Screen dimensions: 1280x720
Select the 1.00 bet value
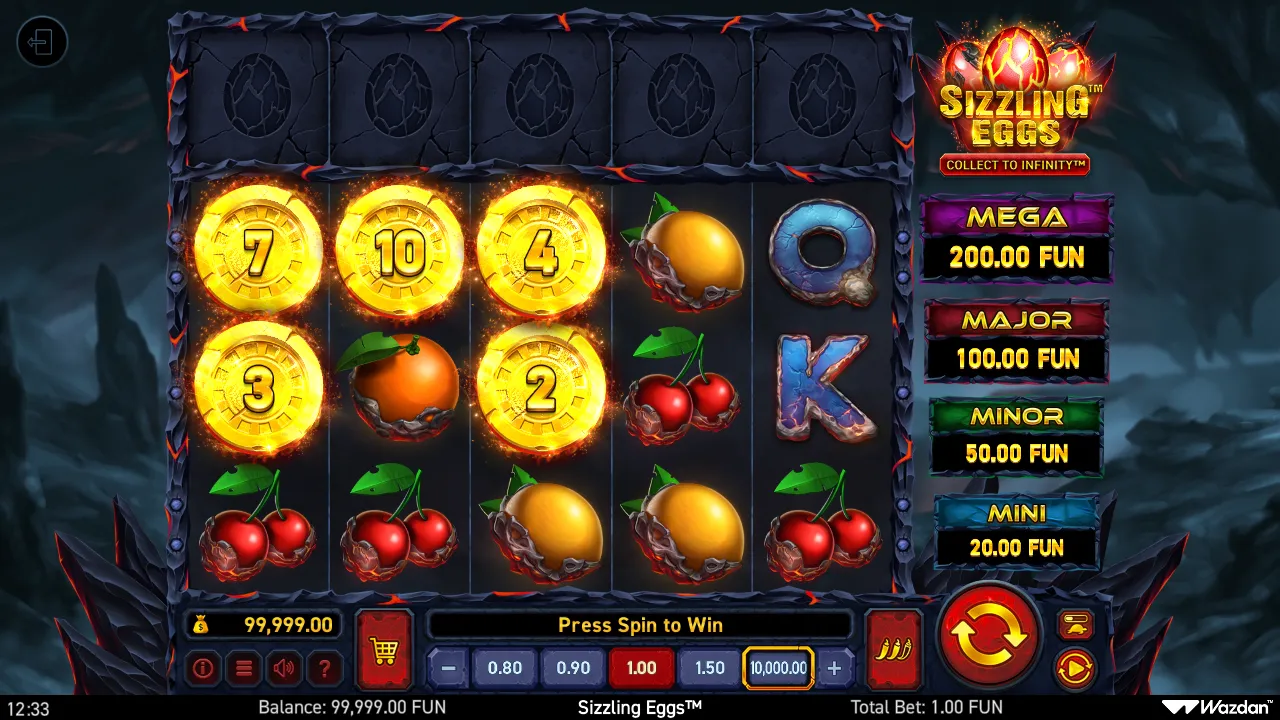[x=641, y=668]
